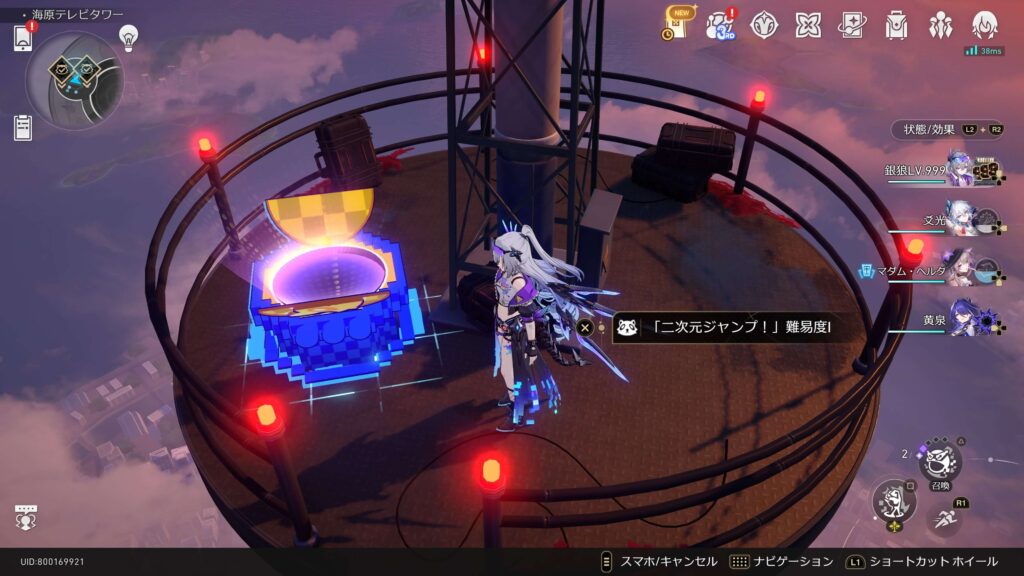
Task: Switch to party member マダム・ヘルタ
Action: [x=960, y=270]
